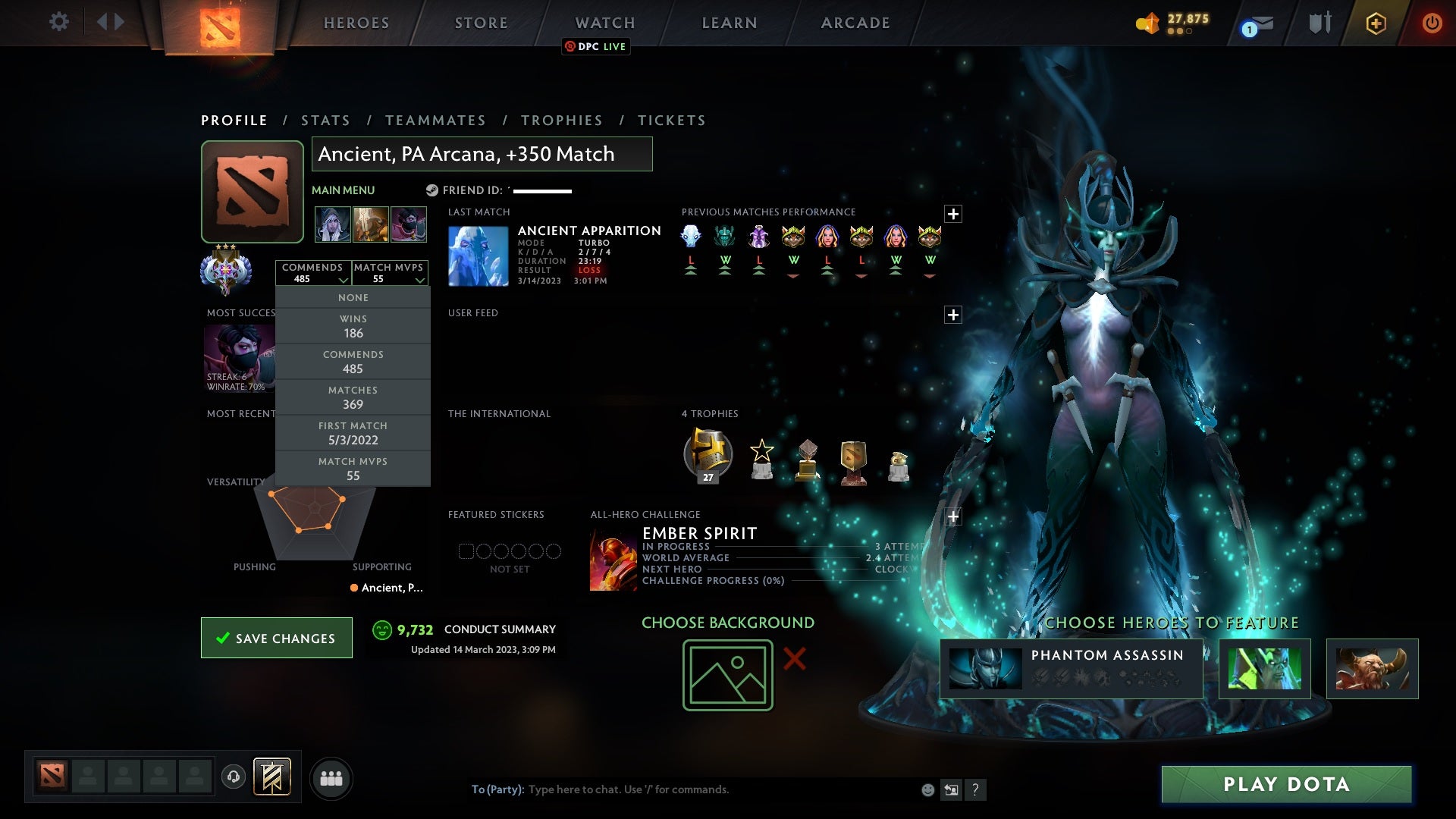The image size is (1456, 819).
Task: Open the WATCH menu
Action: pos(604,22)
